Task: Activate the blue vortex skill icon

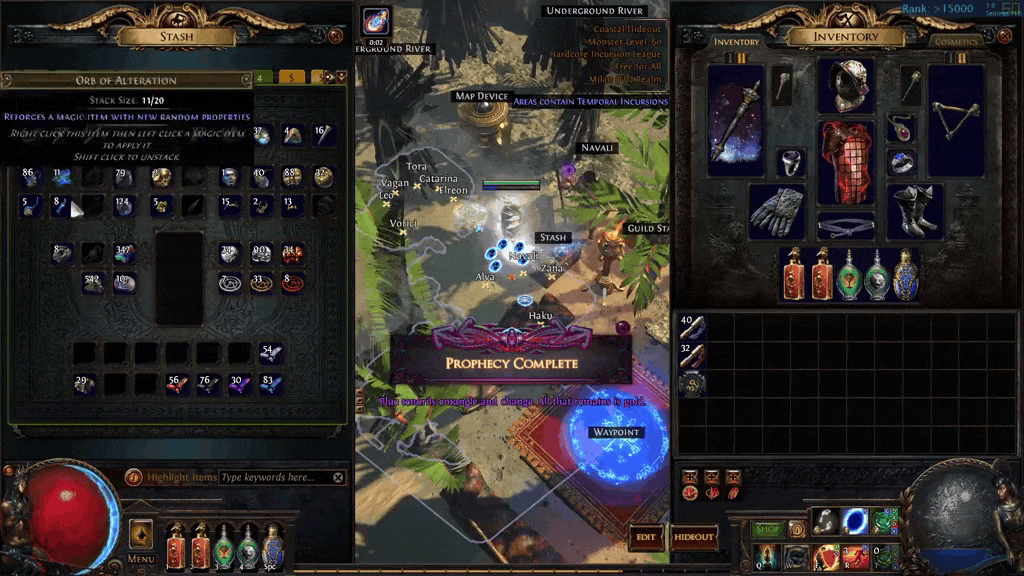Action: [x=855, y=522]
